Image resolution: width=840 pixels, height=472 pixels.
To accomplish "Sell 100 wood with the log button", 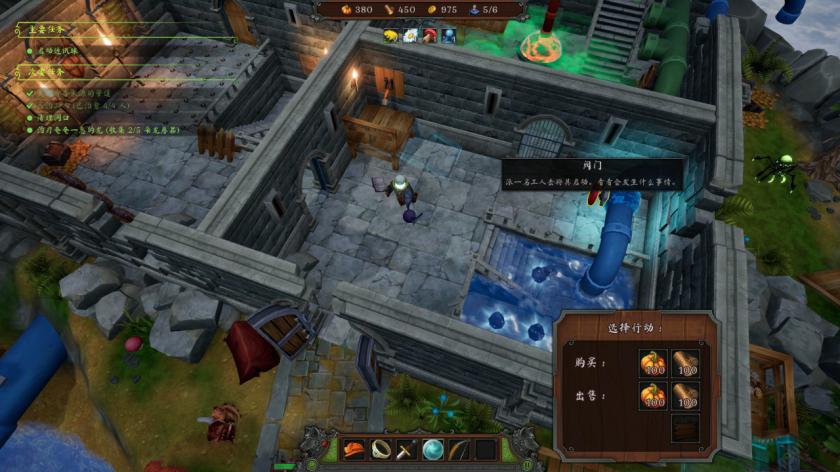I will click(685, 397).
